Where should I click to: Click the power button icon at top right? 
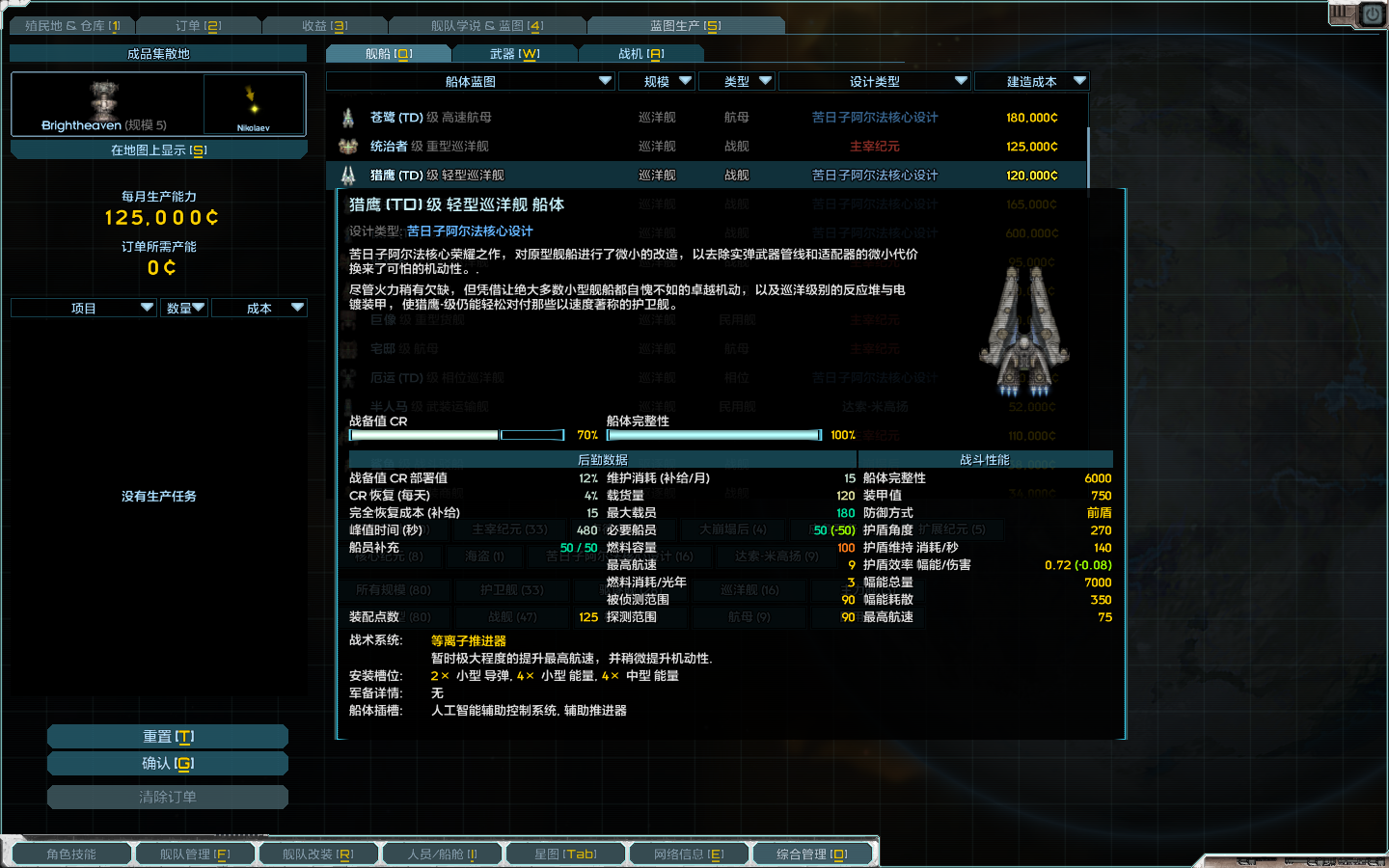(x=1371, y=15)
